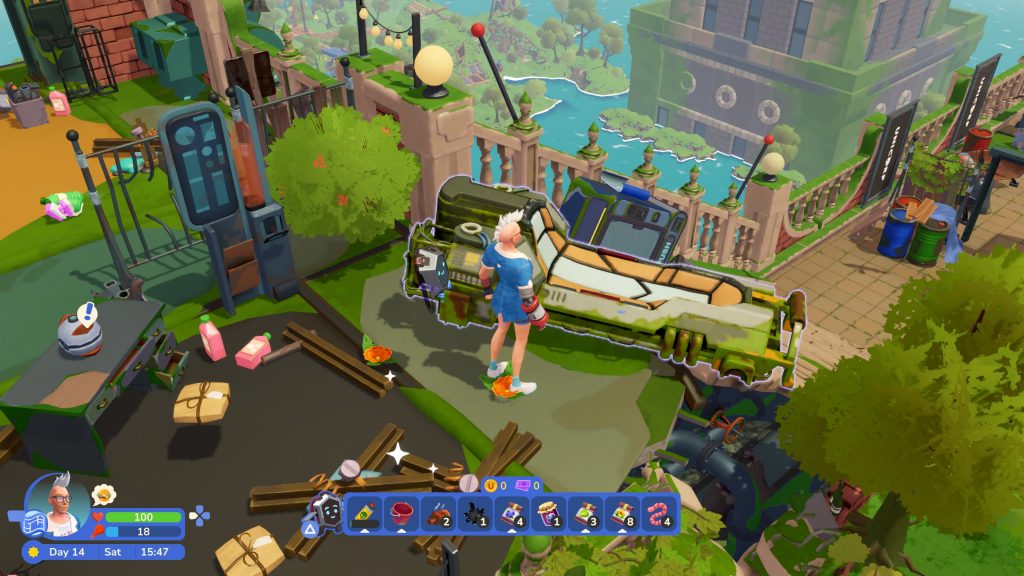Select the red bucket hotbar slot
Screen dimensions: 1024x576
tap(401, 514)
